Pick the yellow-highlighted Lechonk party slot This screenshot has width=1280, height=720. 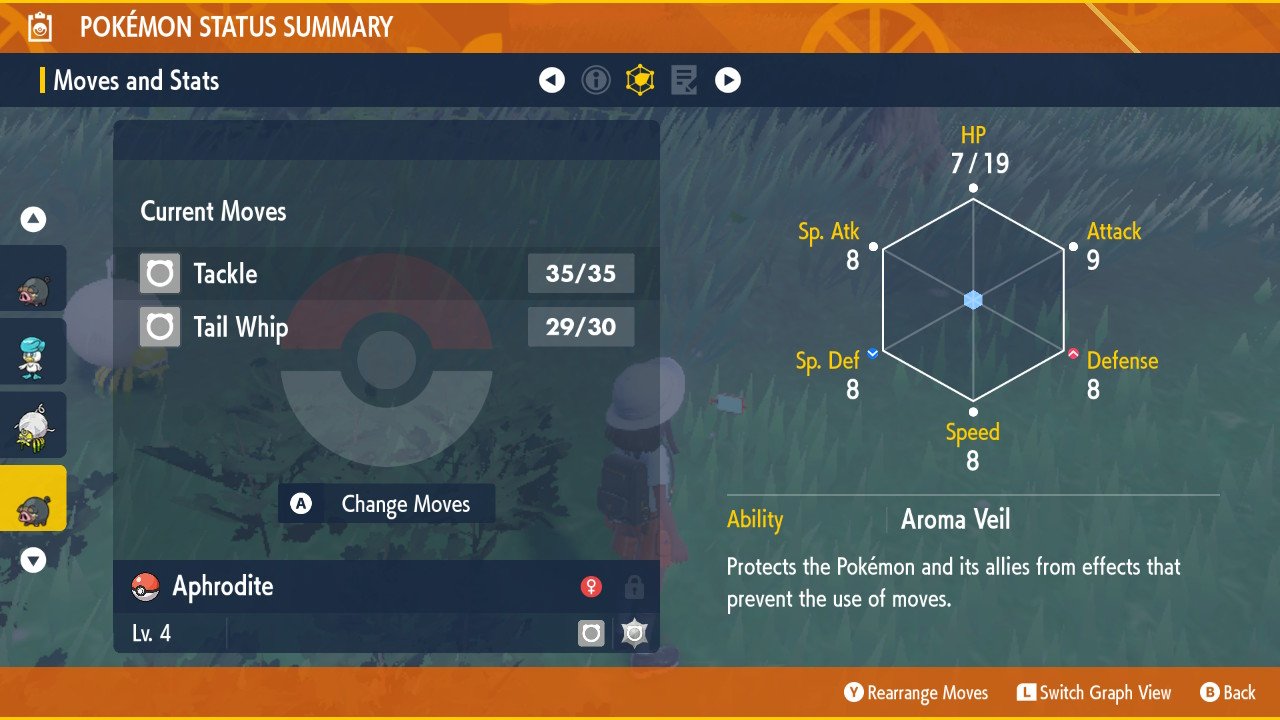pyautogui.click(x=33, y=498)
